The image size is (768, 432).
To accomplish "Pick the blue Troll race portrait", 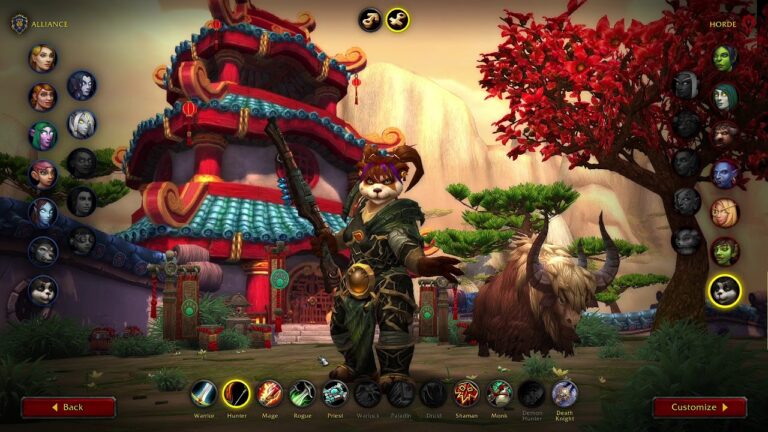I will [724, 174].
